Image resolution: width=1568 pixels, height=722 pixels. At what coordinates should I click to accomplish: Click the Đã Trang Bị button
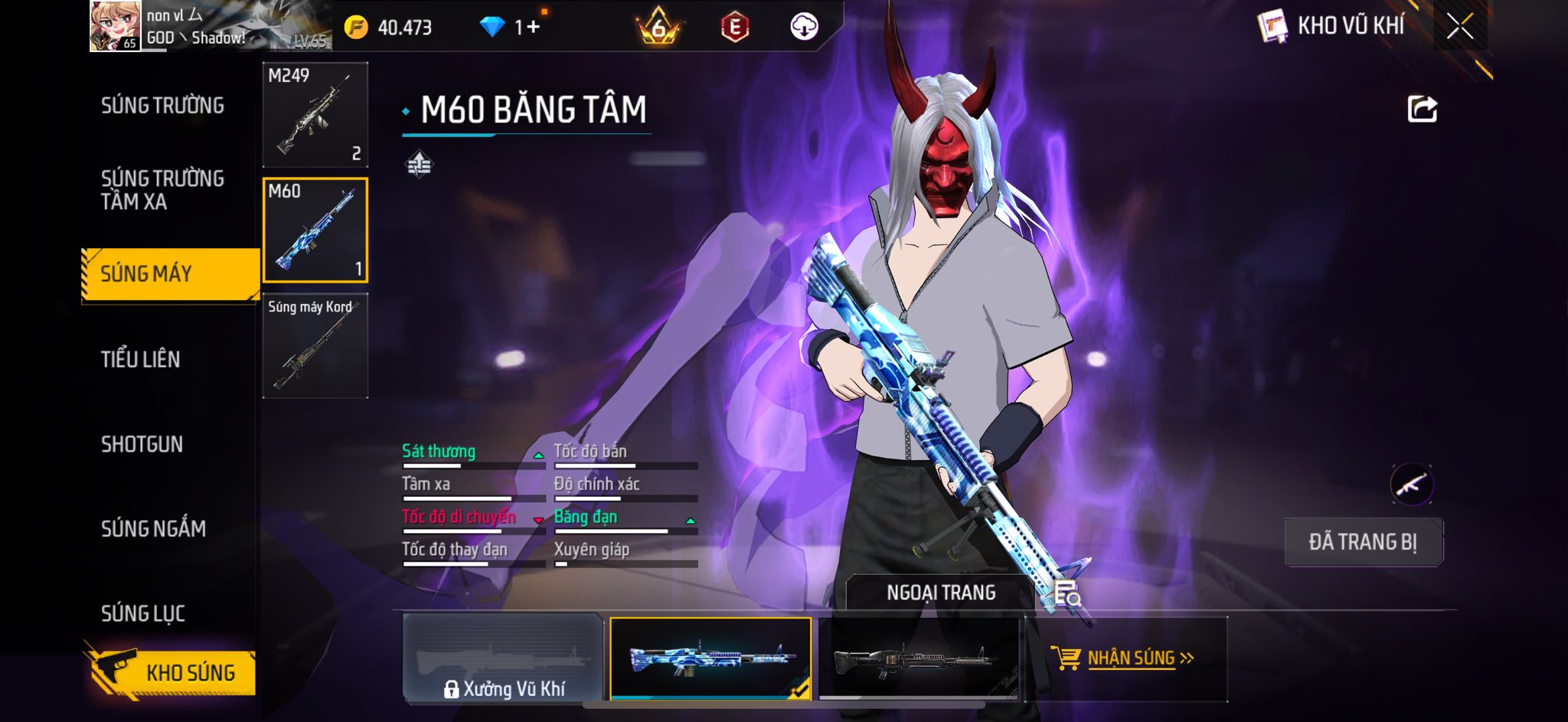tap(1363, 542)
